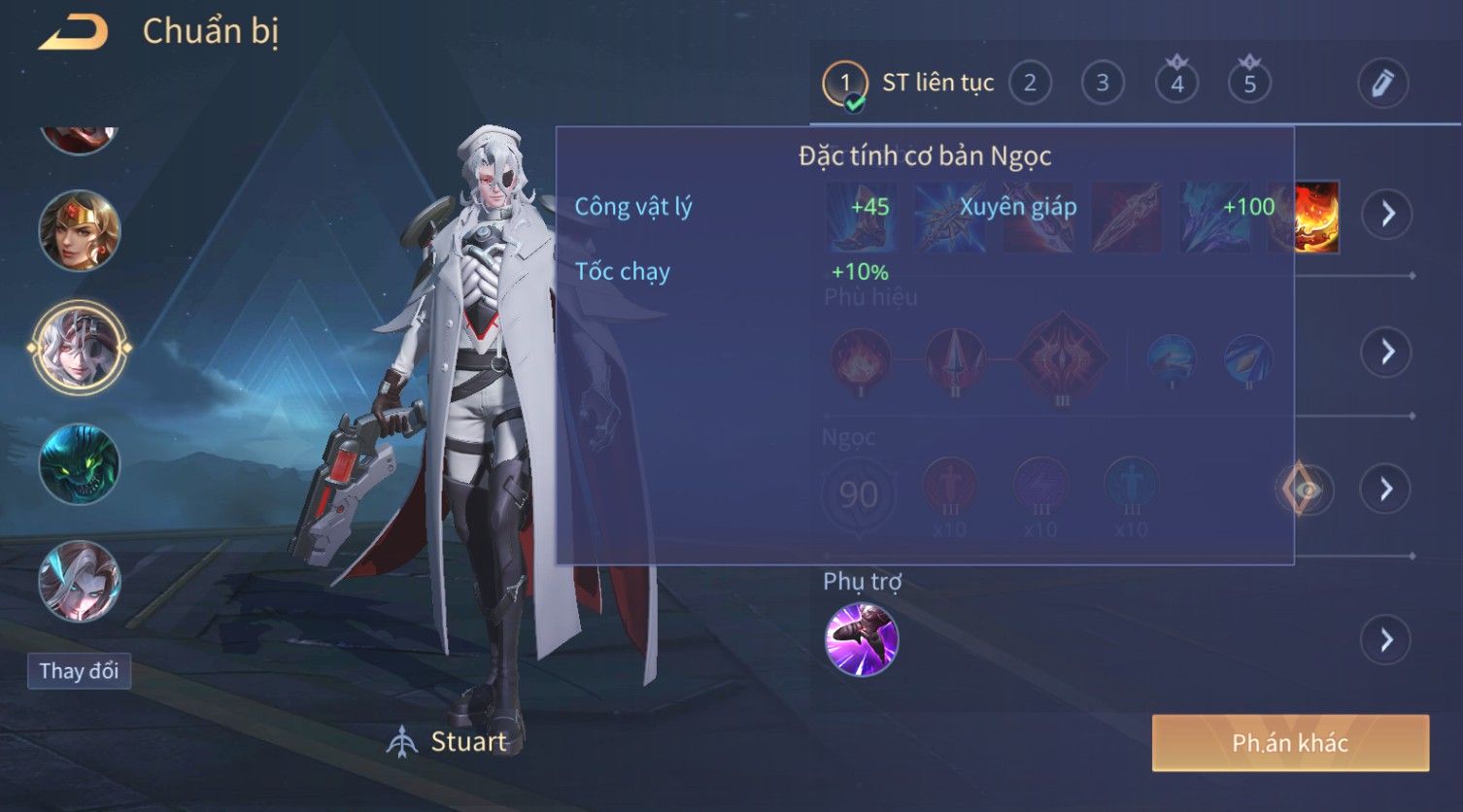Select preset 1 ST liên tục
1463x812 pixels.
click(845, 84)
